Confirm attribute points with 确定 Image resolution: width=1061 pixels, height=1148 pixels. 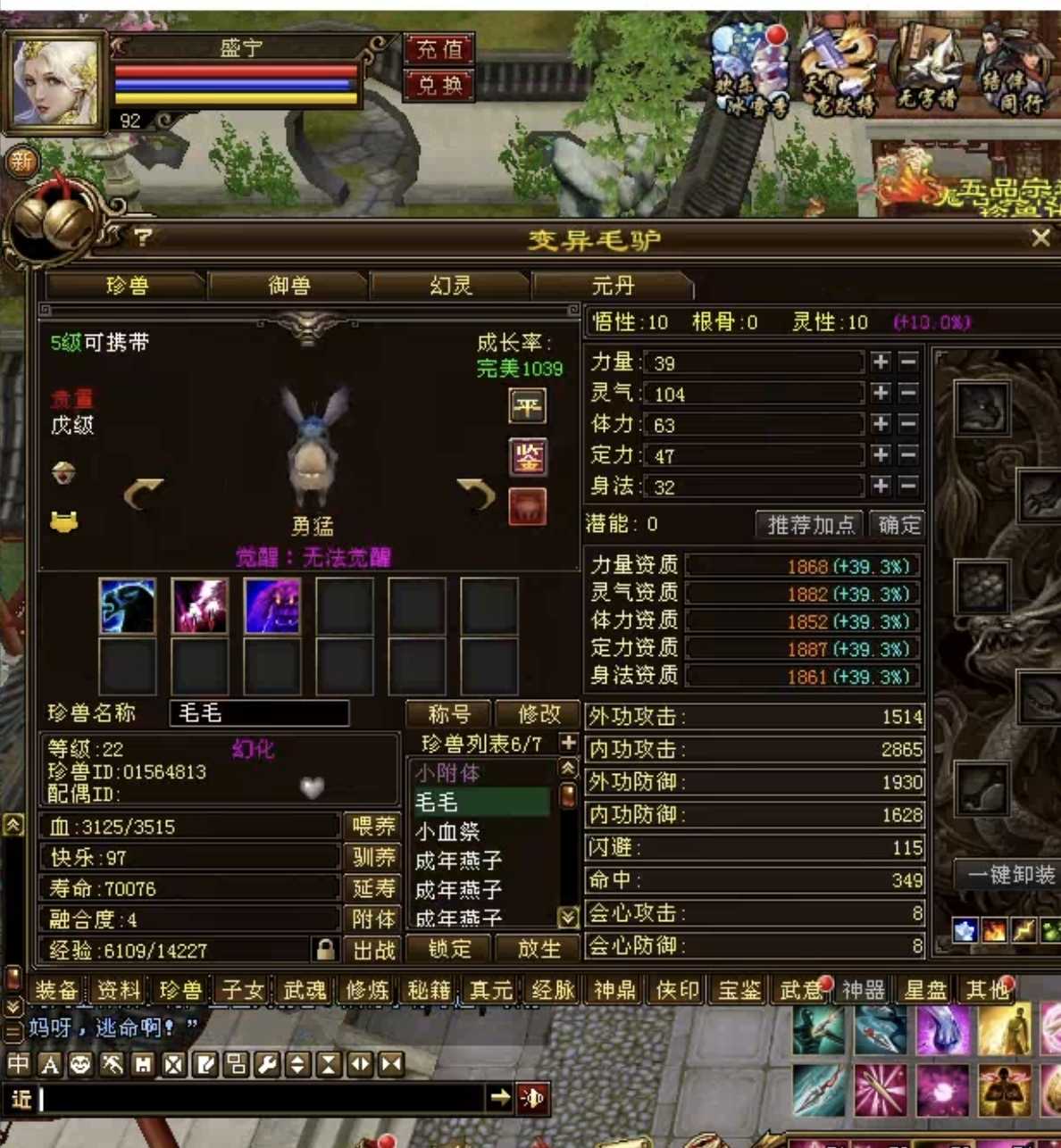(x=898, y=525)
